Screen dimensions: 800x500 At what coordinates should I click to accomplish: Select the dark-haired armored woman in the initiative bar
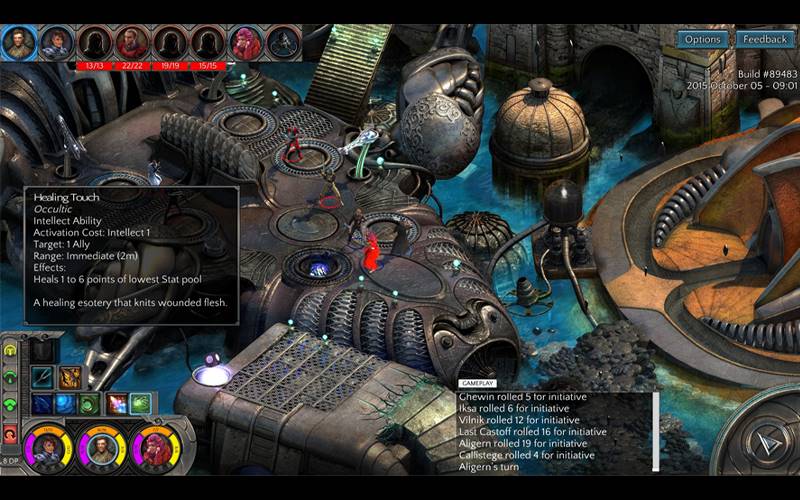[x=57, y=43]
